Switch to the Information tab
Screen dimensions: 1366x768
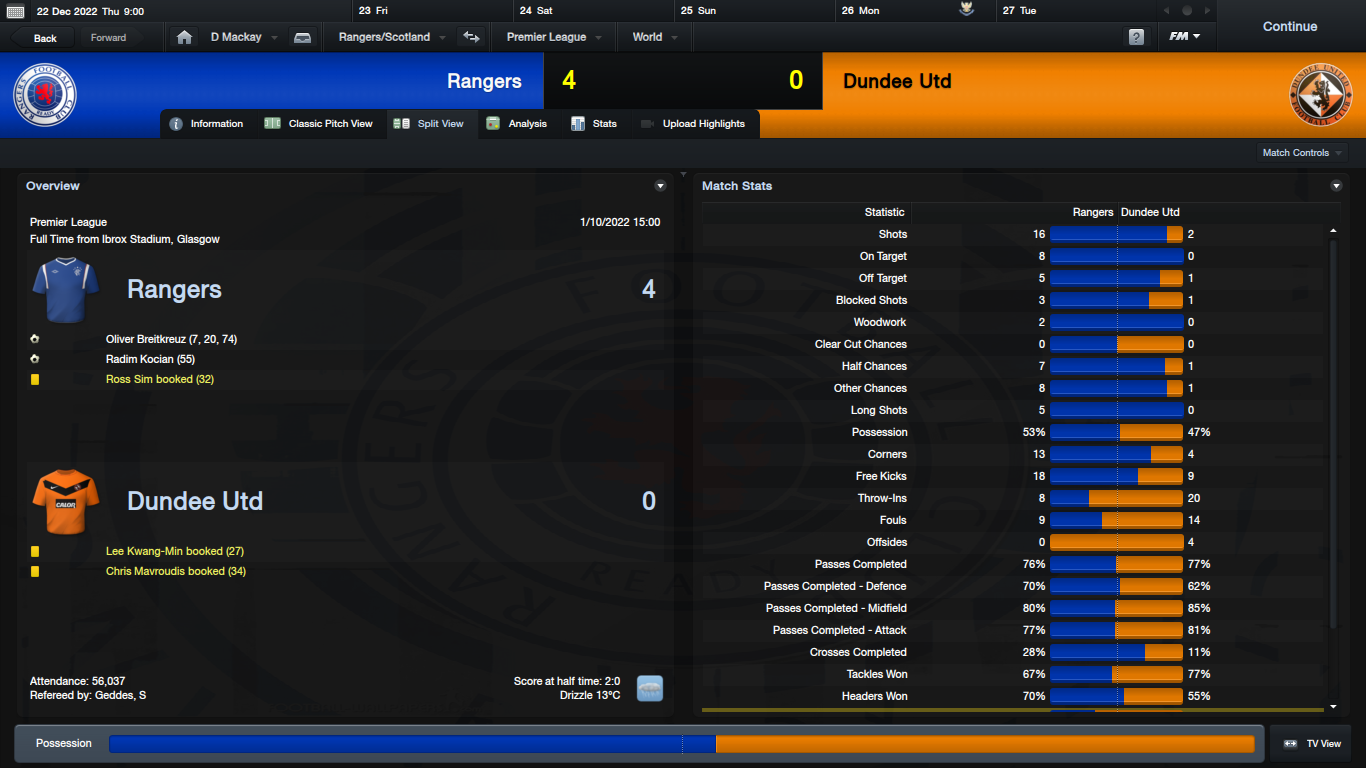tap(207, 124)
